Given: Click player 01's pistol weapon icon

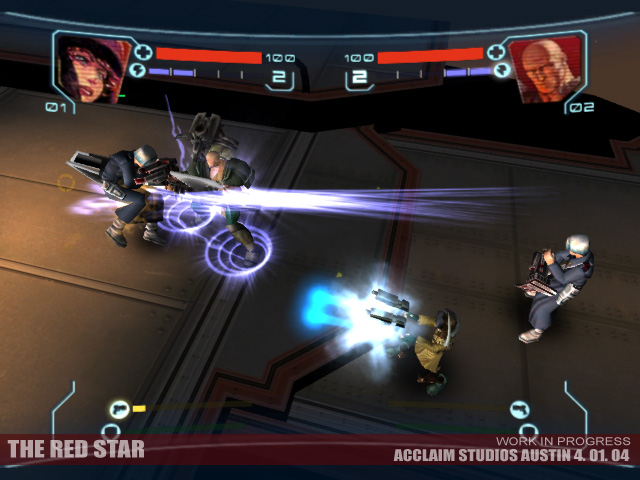Looking at the screenshot, I should click(120, 408).
